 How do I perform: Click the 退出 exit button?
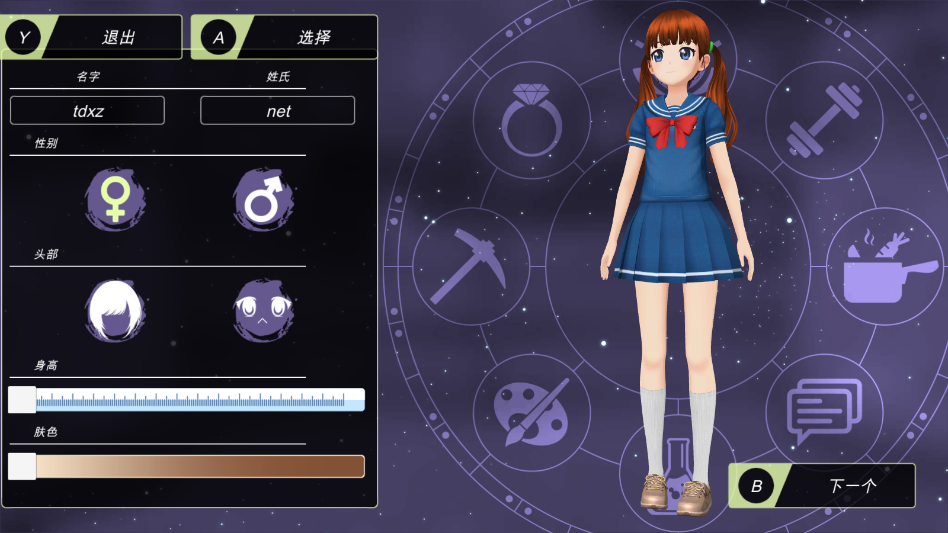[x=93, y=37]
